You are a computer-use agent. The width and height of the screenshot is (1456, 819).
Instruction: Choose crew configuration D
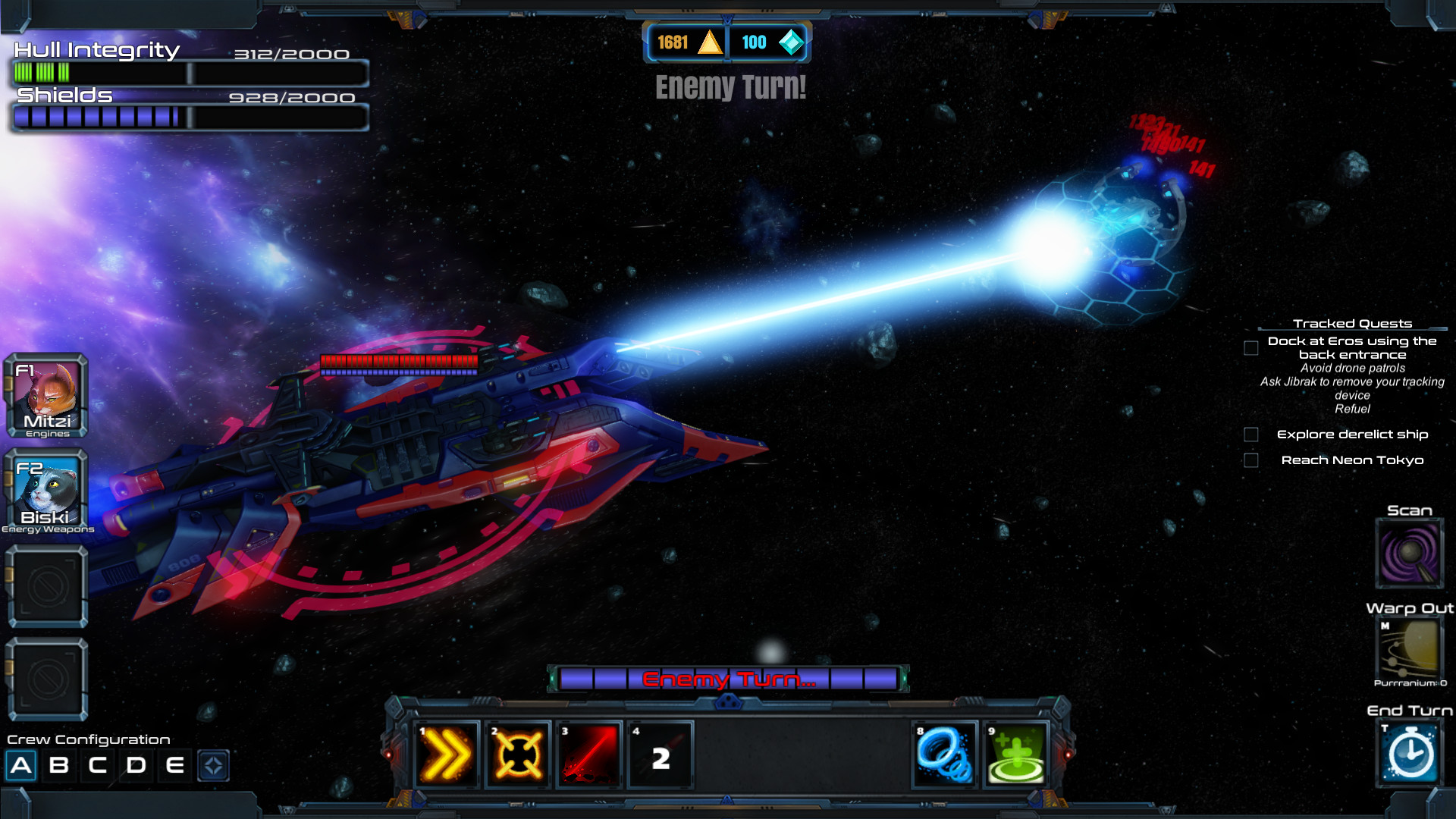coord(136,765)
